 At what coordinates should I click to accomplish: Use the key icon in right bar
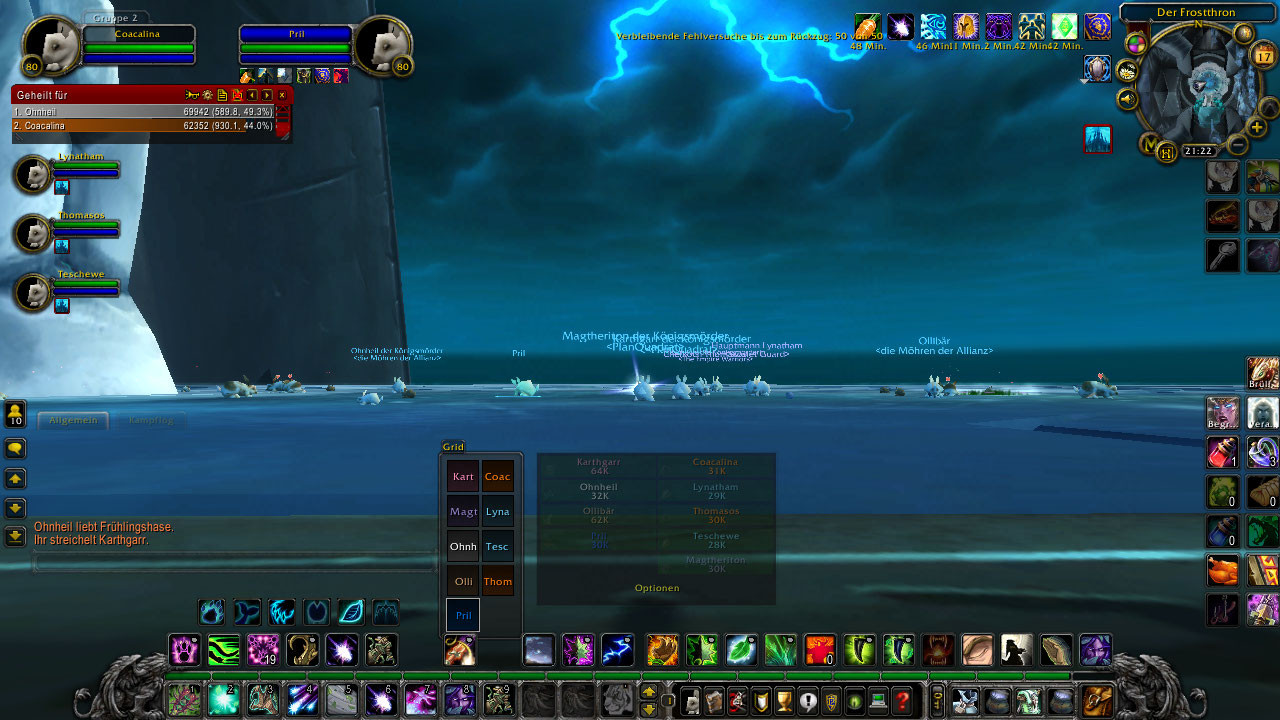tap(1222, 255)
